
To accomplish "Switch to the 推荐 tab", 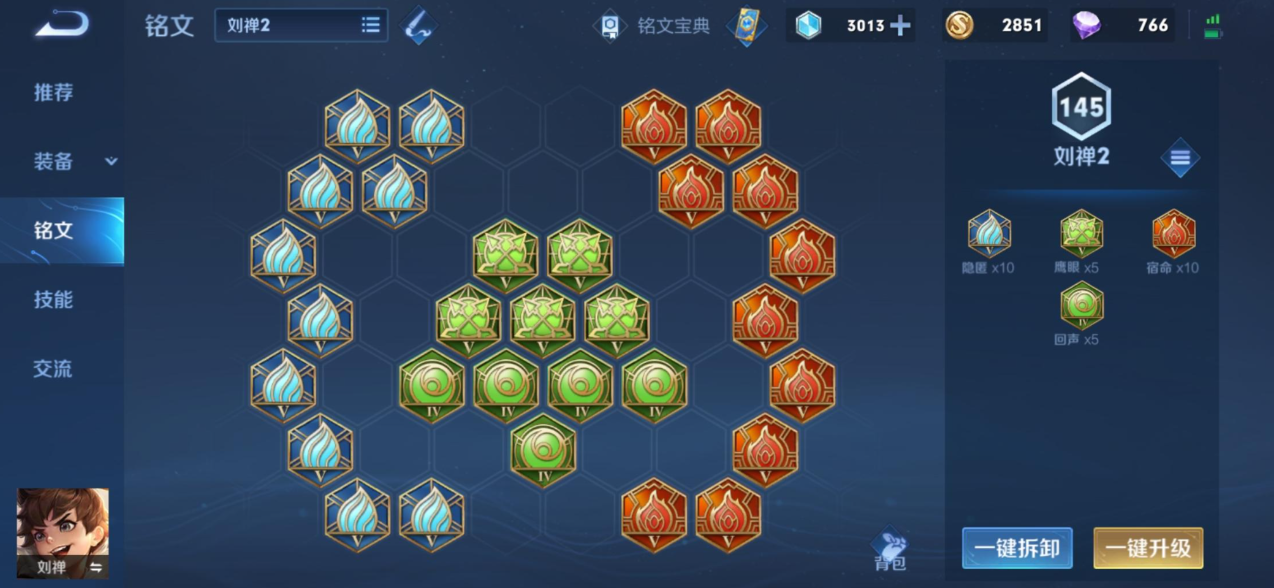I will [x=54, y=93].
